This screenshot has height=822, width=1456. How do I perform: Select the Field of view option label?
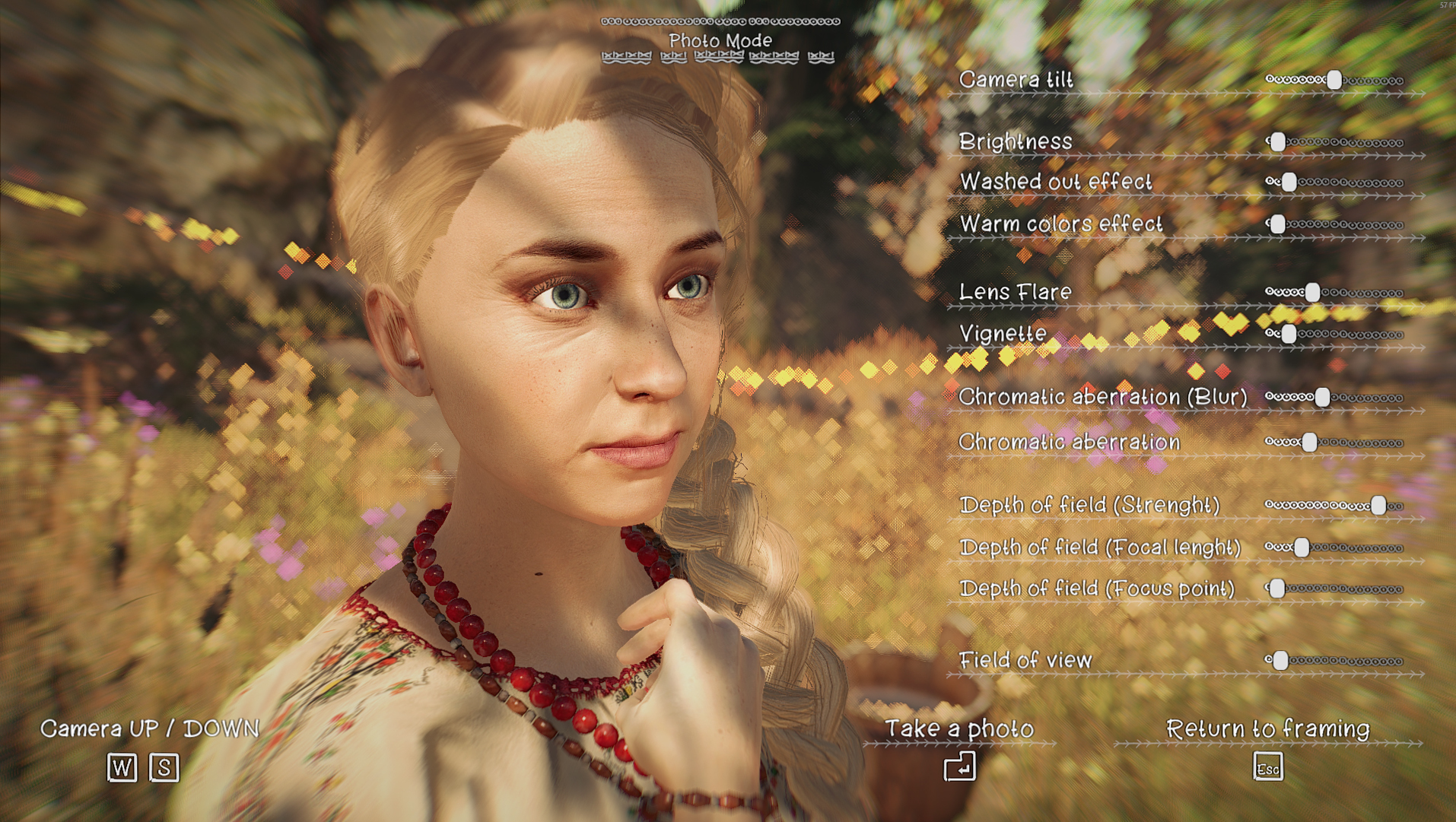[x=1025, y=660]
